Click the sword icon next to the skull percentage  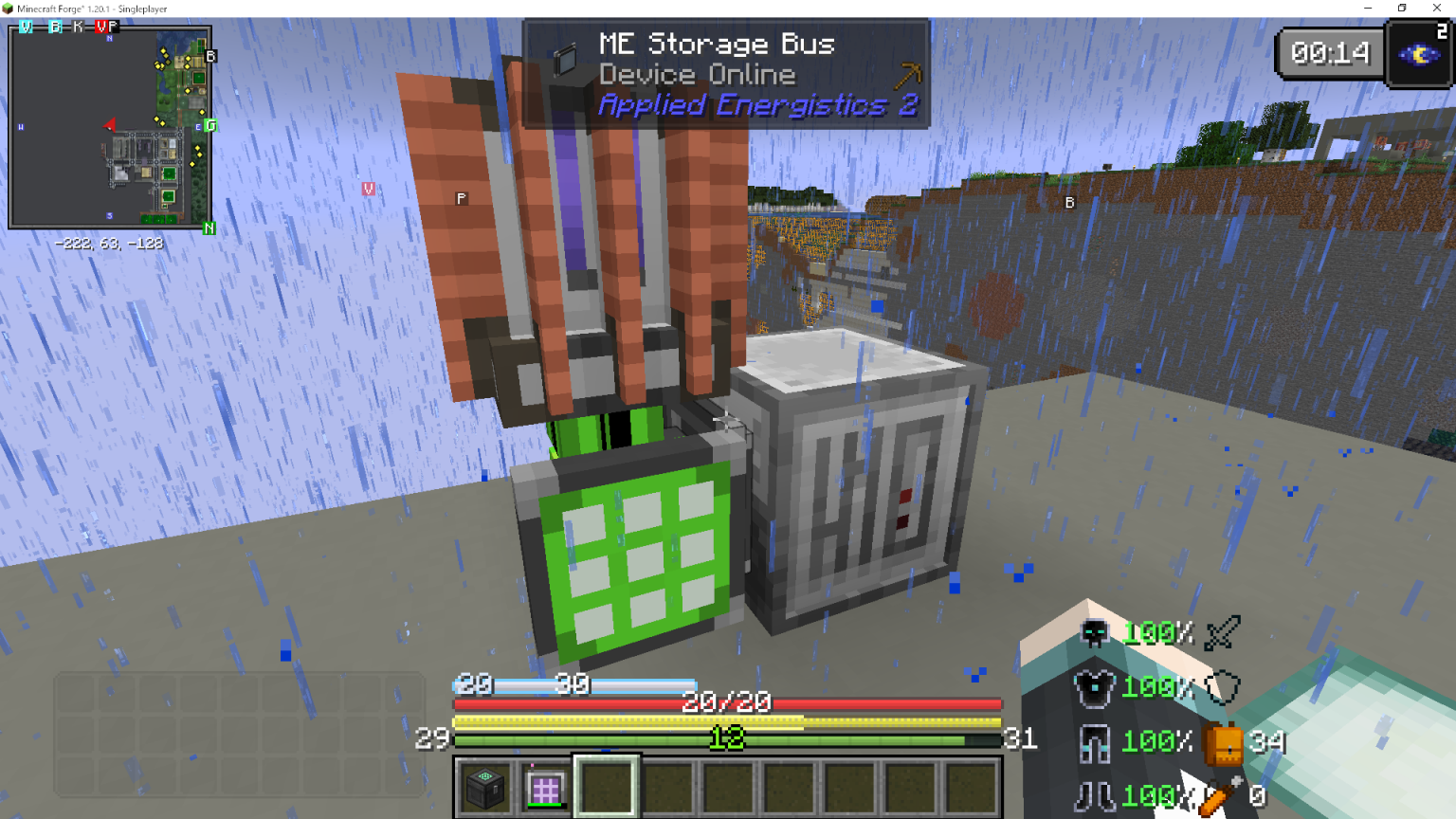pos(1220,631)
